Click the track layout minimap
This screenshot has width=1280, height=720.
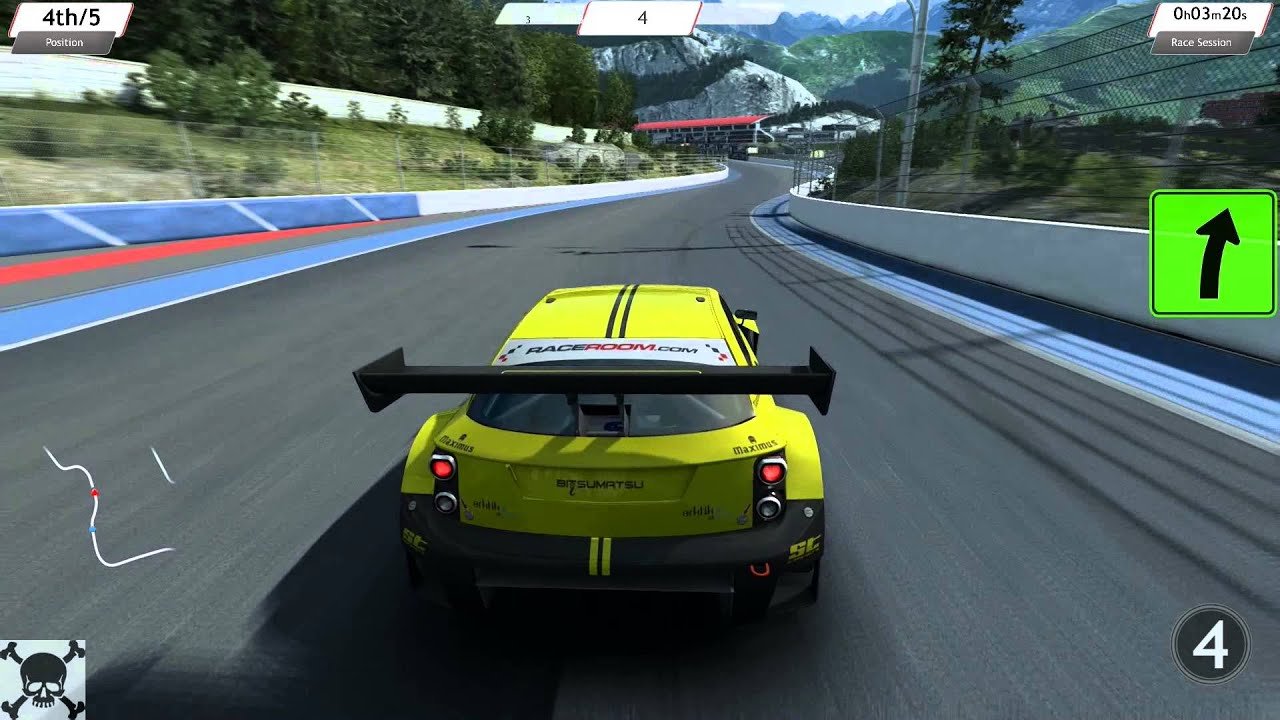tap(105, 505)
